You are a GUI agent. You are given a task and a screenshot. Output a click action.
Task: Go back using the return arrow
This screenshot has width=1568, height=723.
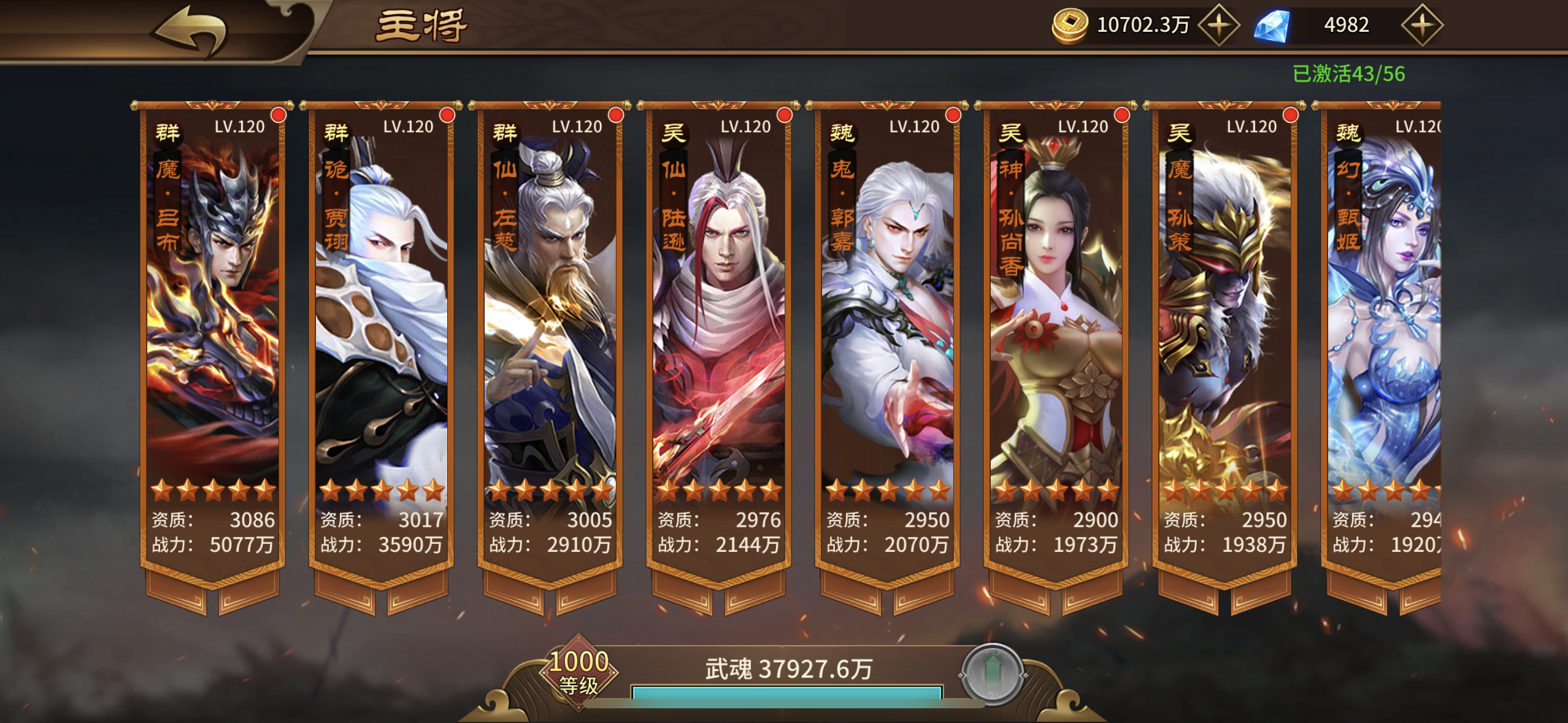tap(190, 29)
